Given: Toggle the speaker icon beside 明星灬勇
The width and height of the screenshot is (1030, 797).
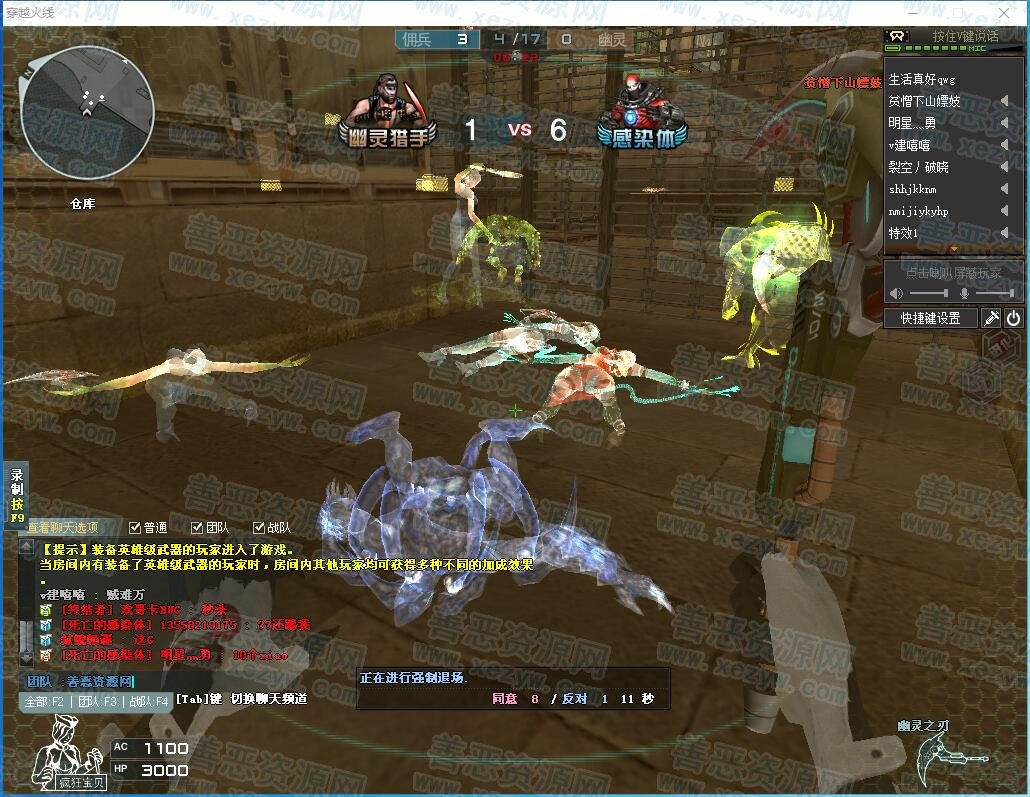Looking at the screenshot, I should pos(1004,123).
